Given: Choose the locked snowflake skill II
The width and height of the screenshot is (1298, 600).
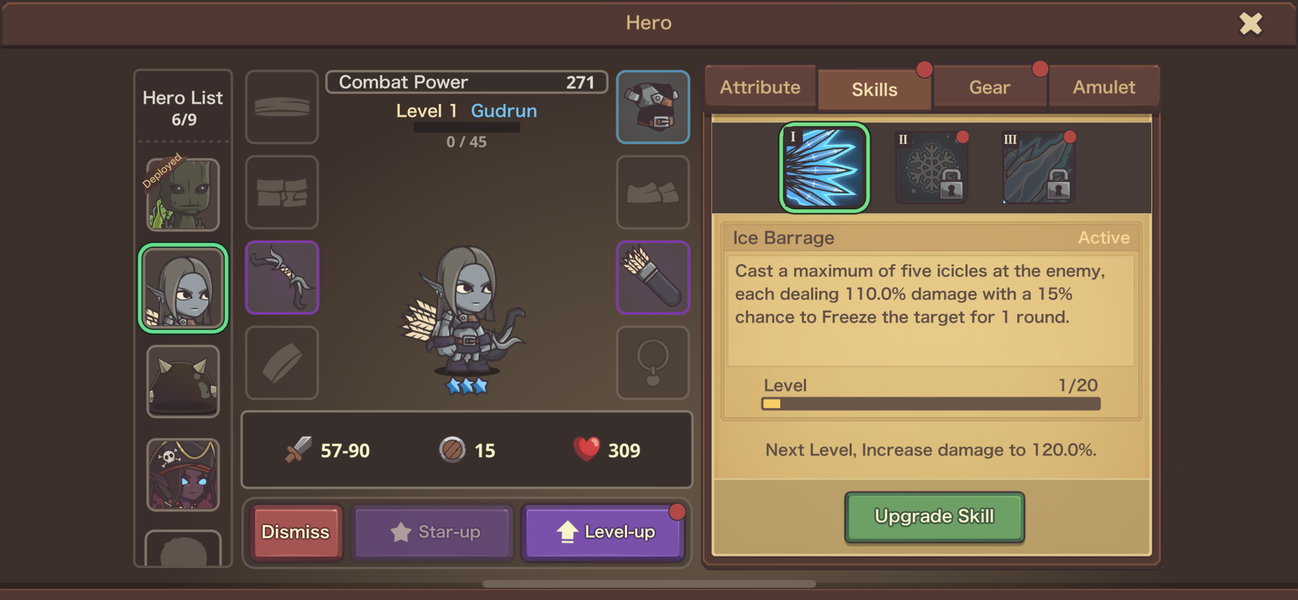Looking at the screenshot, I should click(x=931, y=168).
